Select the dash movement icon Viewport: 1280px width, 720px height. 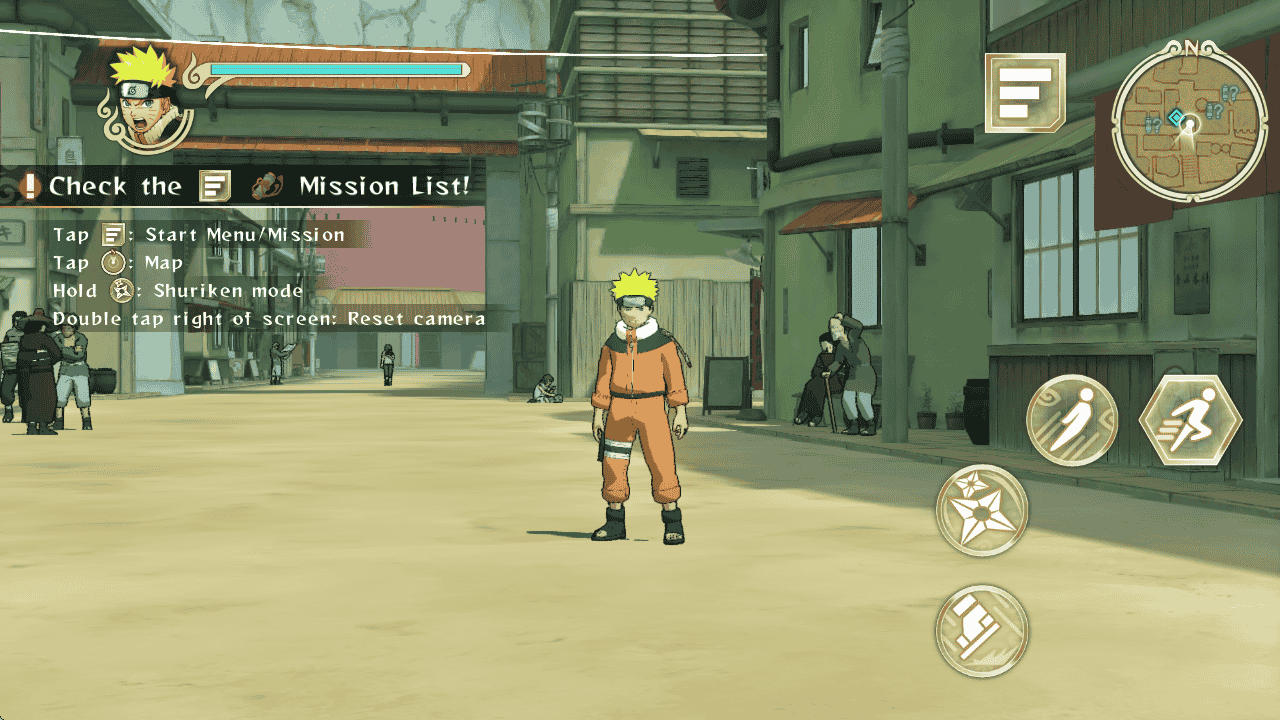(x=1072, y=418)
